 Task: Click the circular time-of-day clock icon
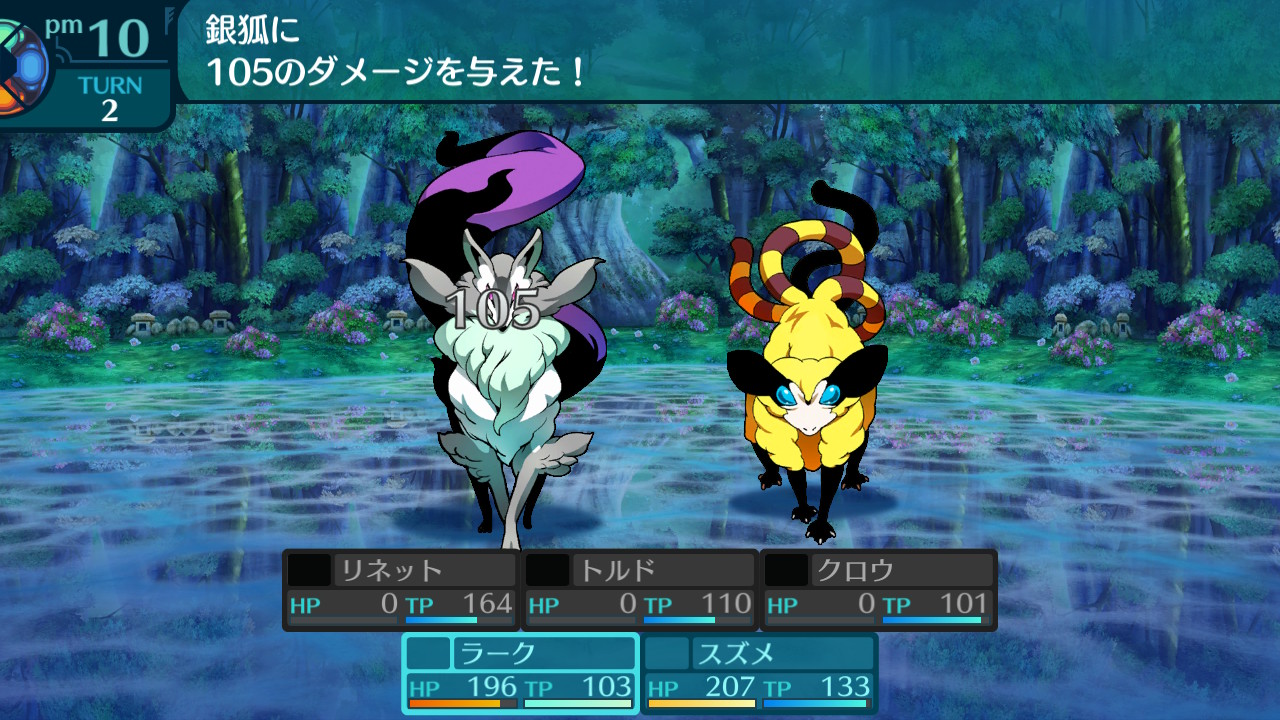[20, 68]
